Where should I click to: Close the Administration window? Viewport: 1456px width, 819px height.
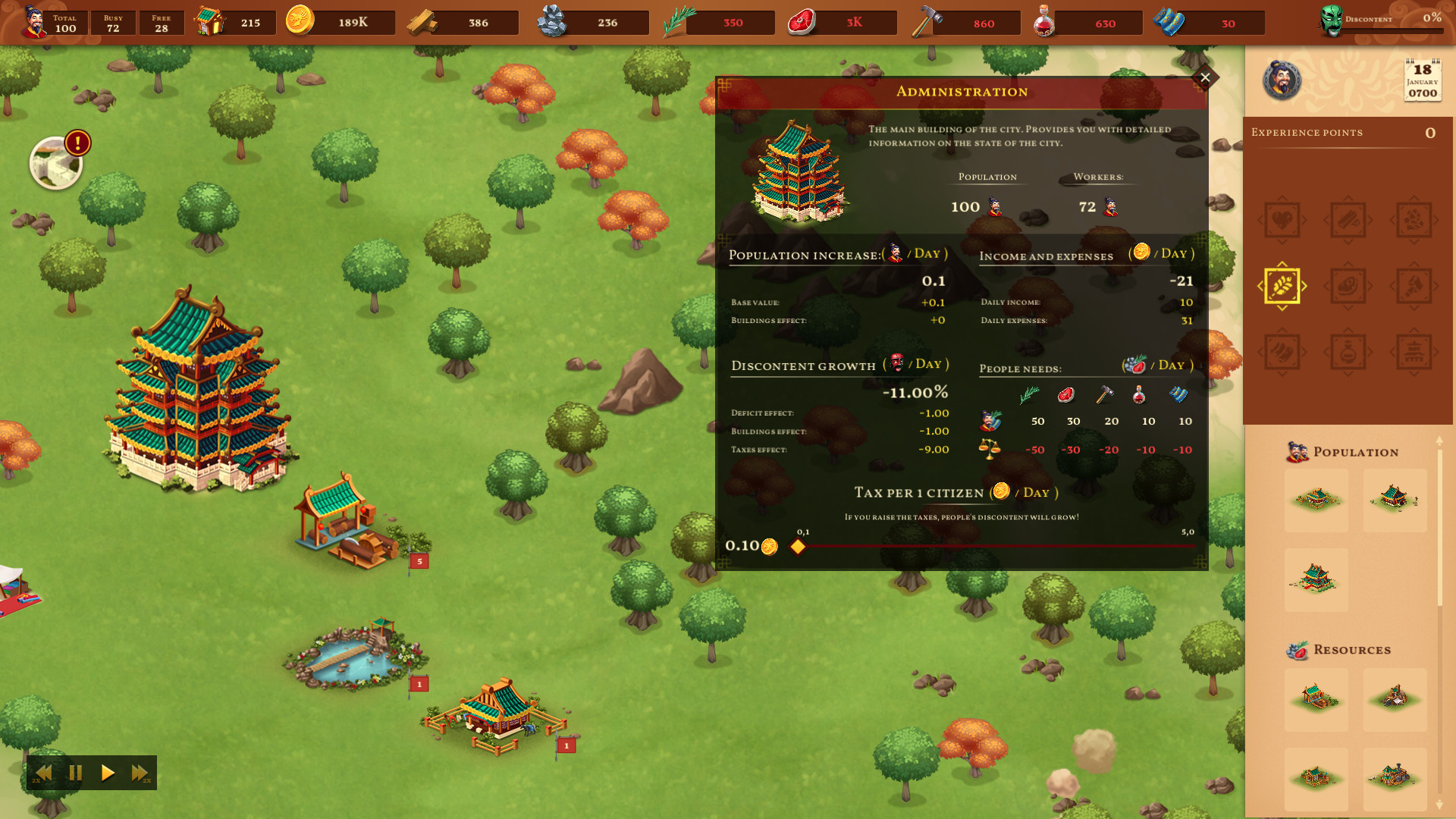click(1205, 77)
